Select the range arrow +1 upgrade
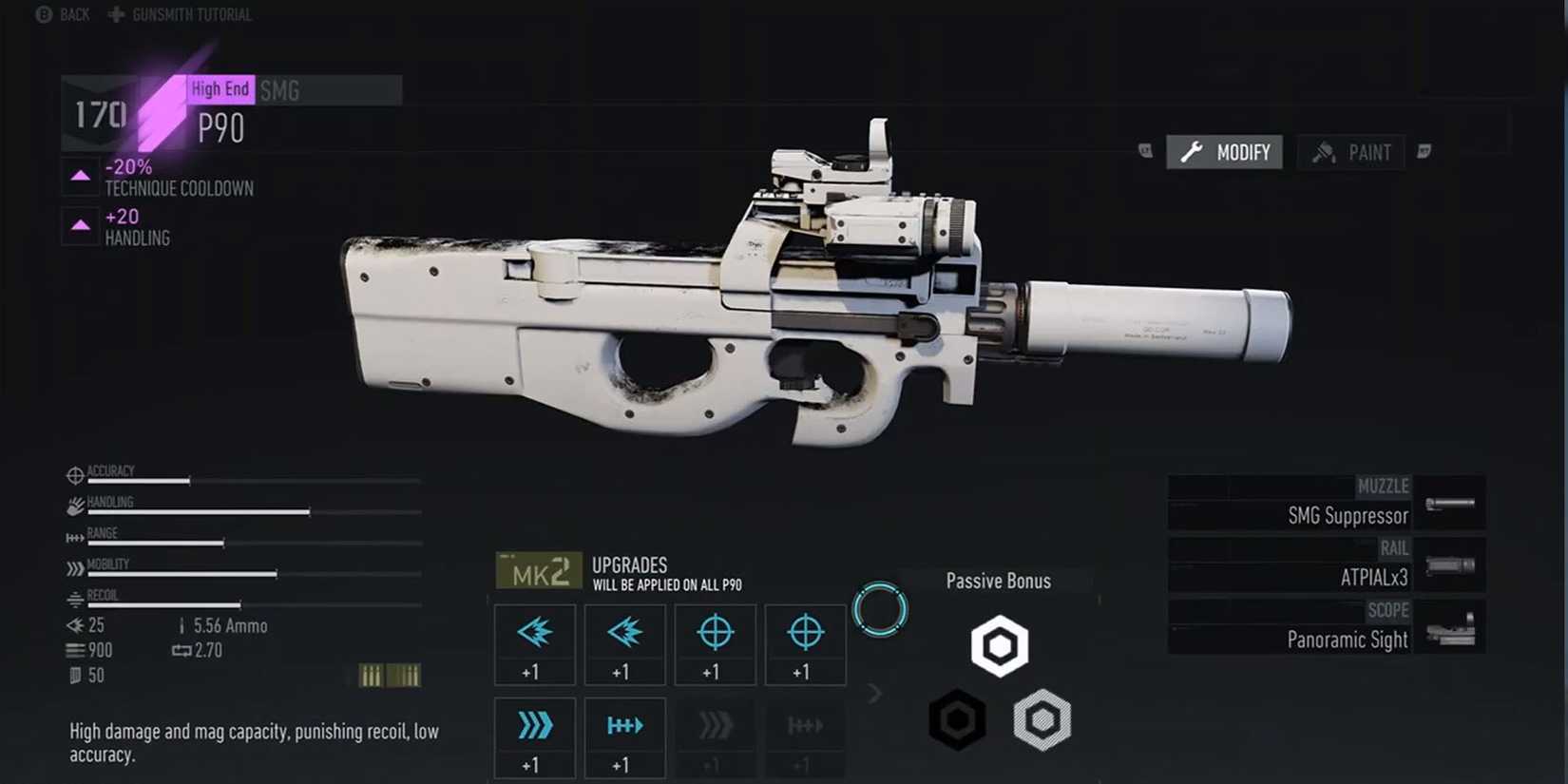1568x784 pixels. pyautogui.click(x=624, y=737)
